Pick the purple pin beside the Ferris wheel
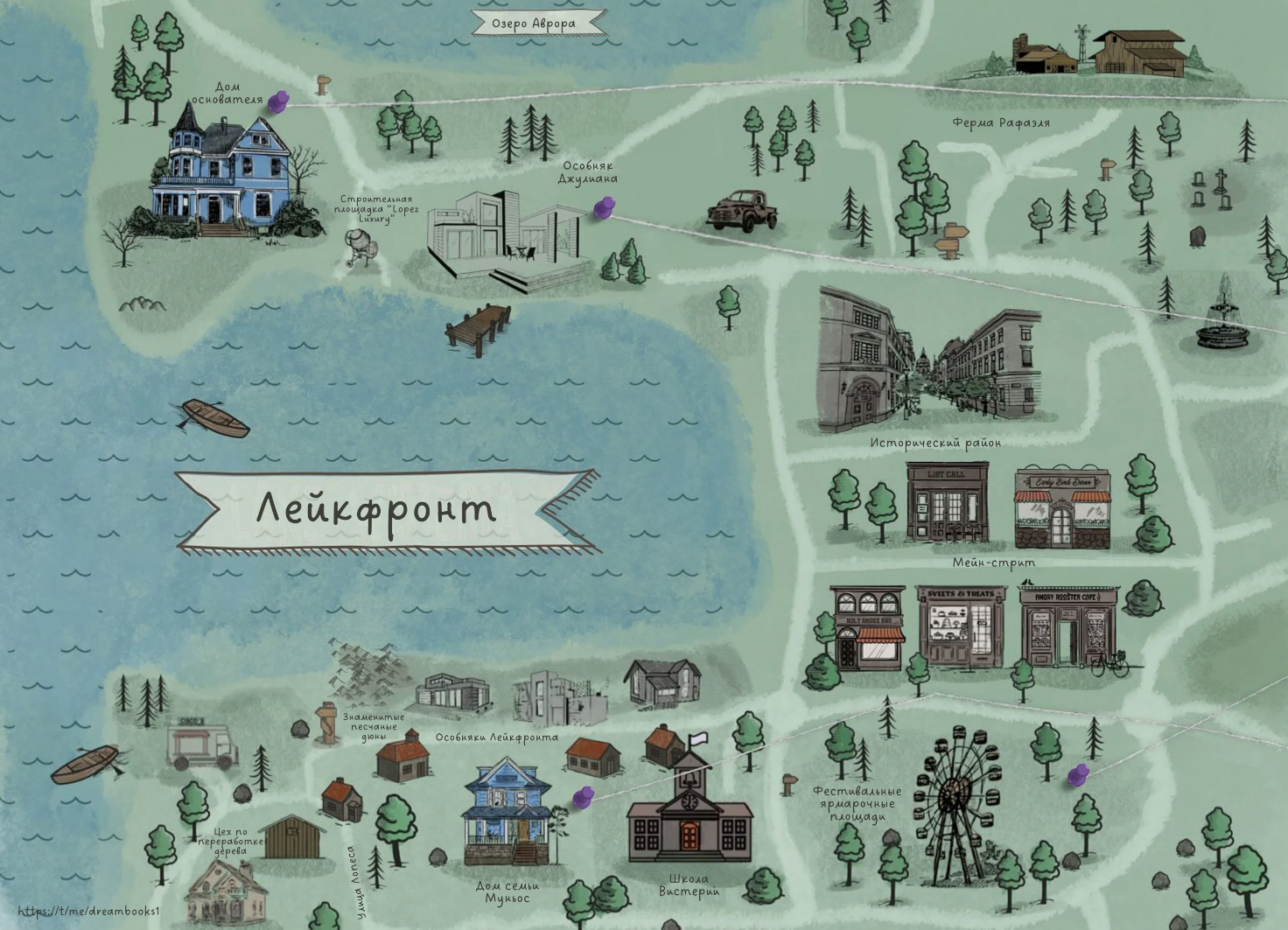This screenshot has height=930, width=1288. 1078,774
